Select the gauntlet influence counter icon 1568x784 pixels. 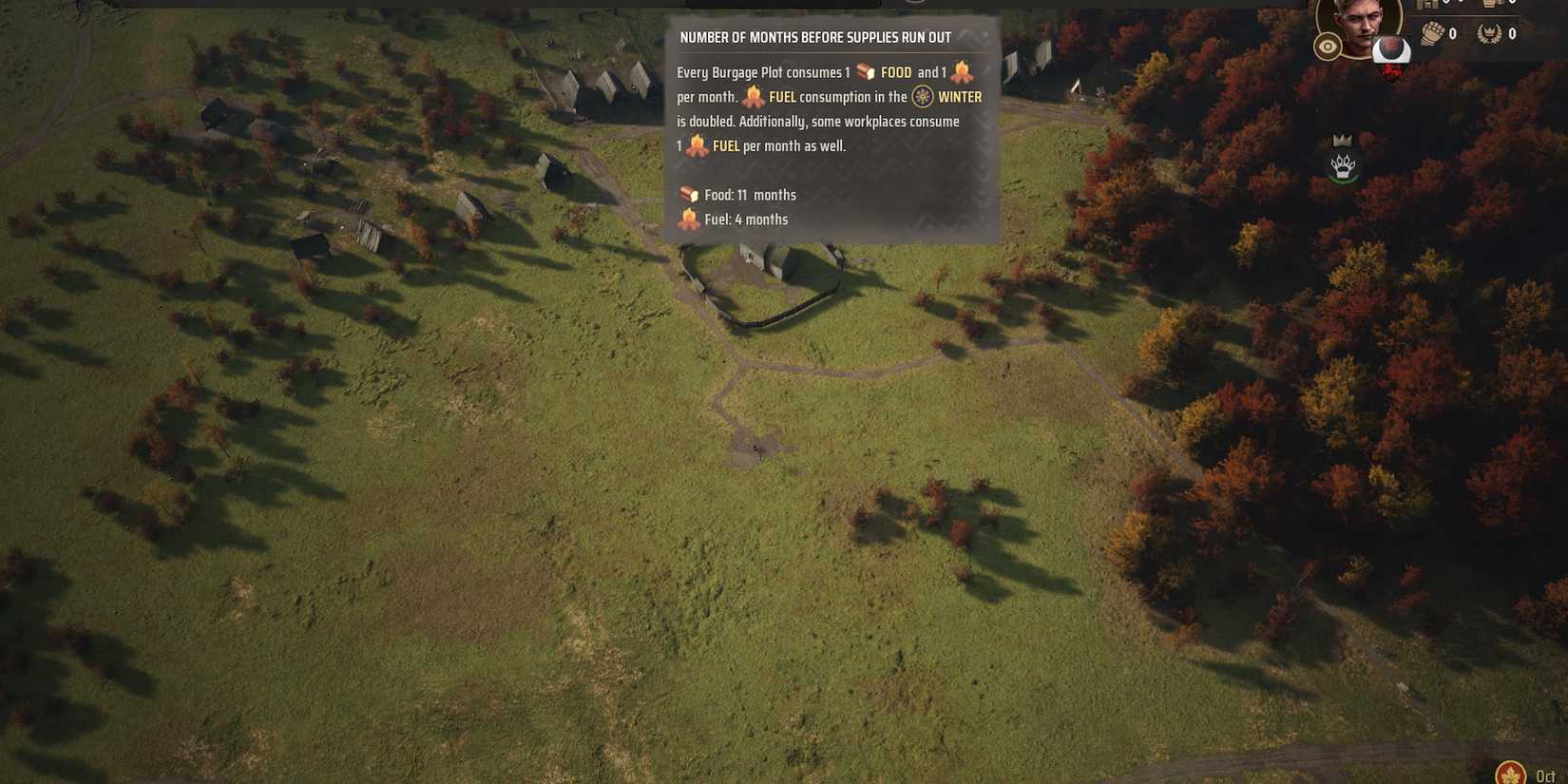click(1433, 33)
